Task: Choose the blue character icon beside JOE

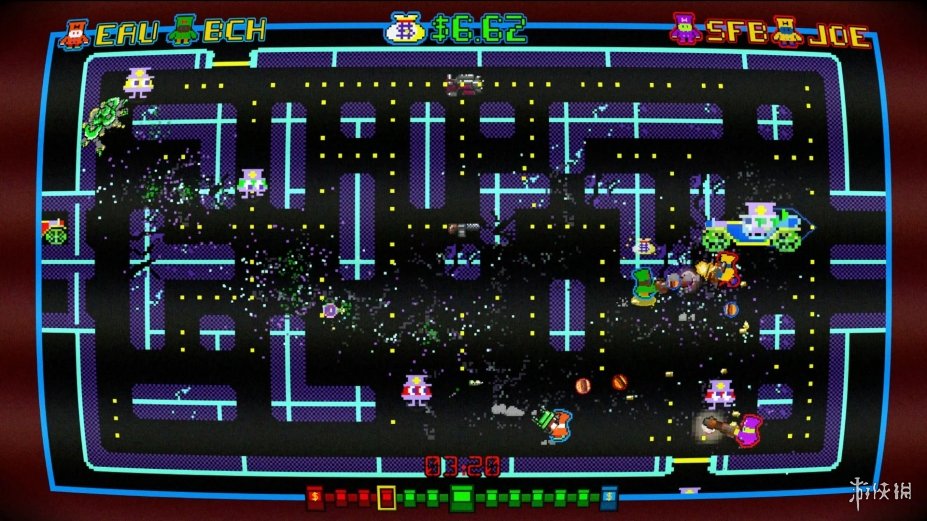Action: (x=788, y=31)
